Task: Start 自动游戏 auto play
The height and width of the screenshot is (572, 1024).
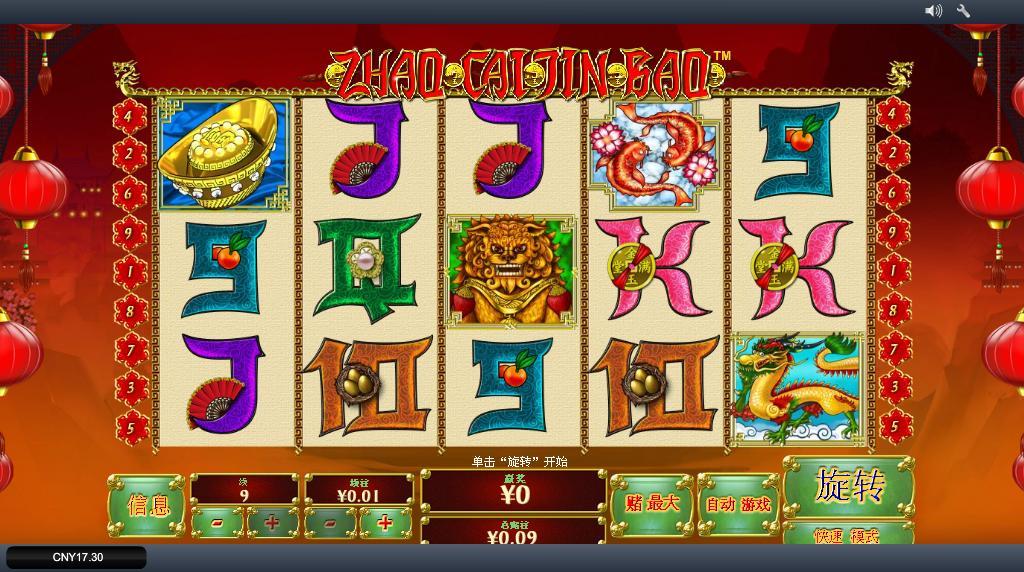Action: (x=739, y=503)
